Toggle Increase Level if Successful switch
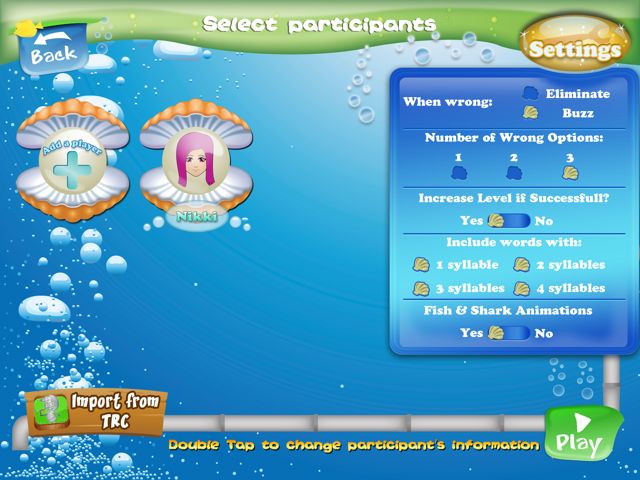 [509, 220]
